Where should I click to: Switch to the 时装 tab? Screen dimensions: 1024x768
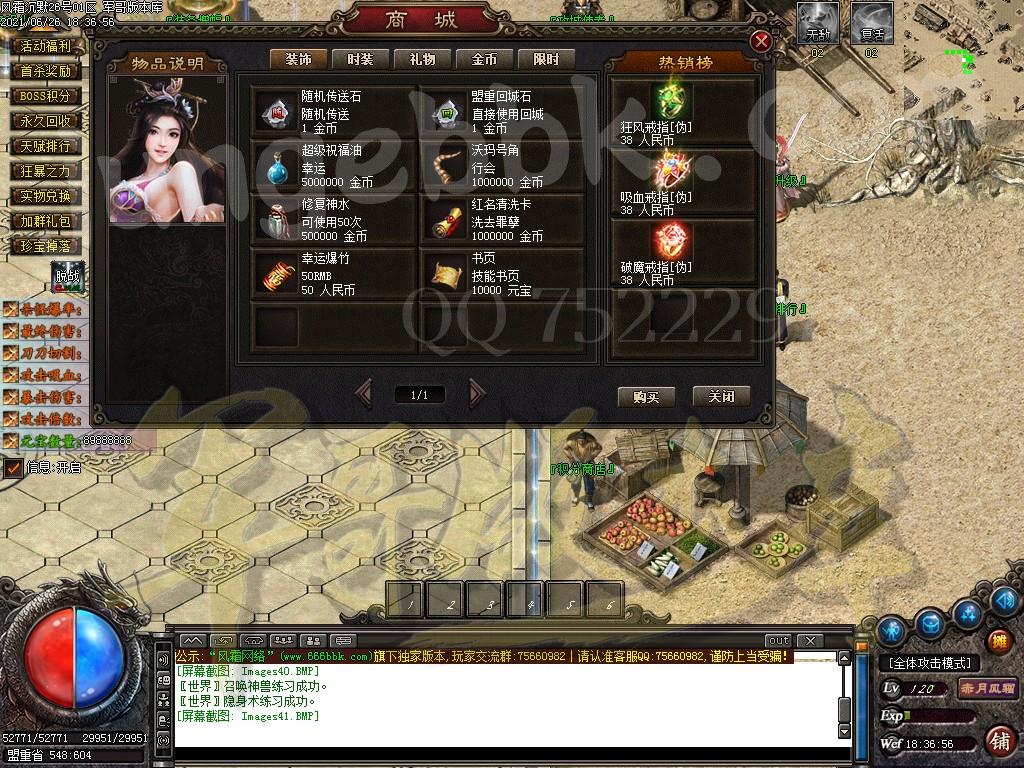(359, 59)
